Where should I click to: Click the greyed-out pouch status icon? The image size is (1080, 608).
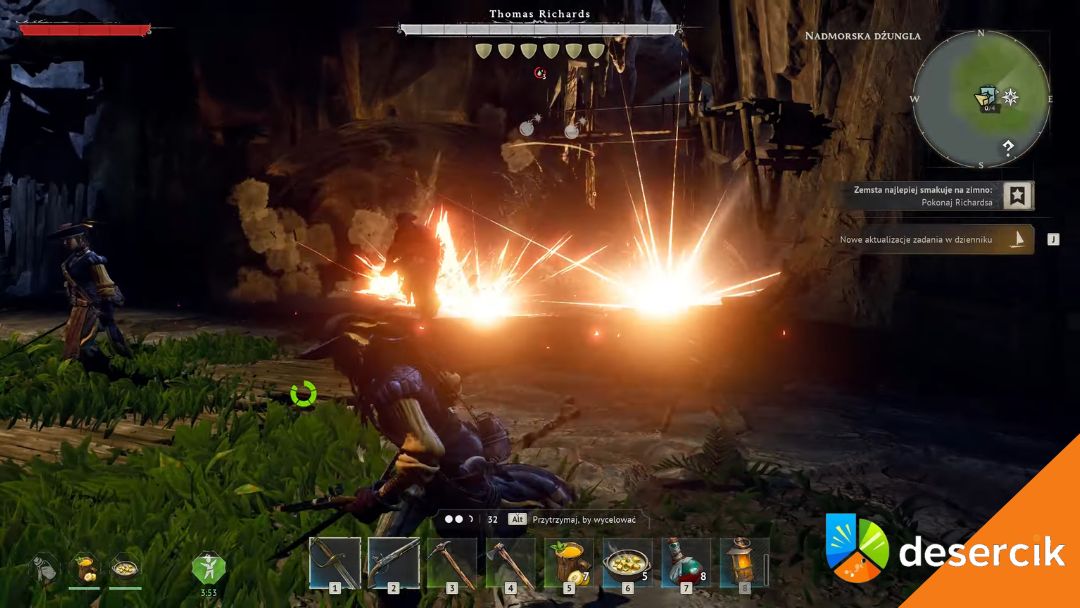pos(43,568)
